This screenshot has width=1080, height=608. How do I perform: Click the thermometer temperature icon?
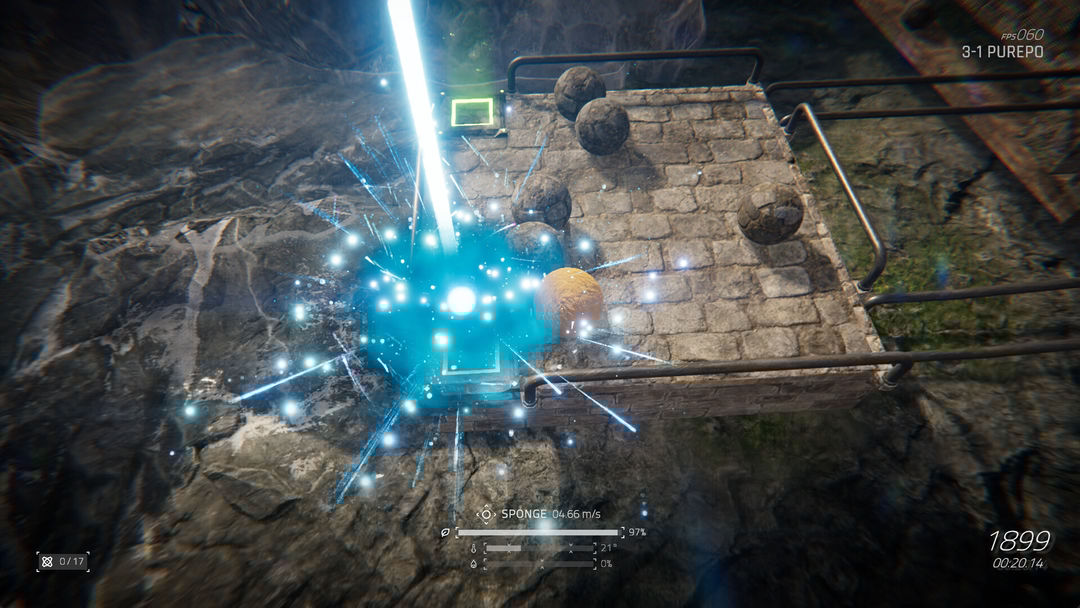click(x=474, y=548)
